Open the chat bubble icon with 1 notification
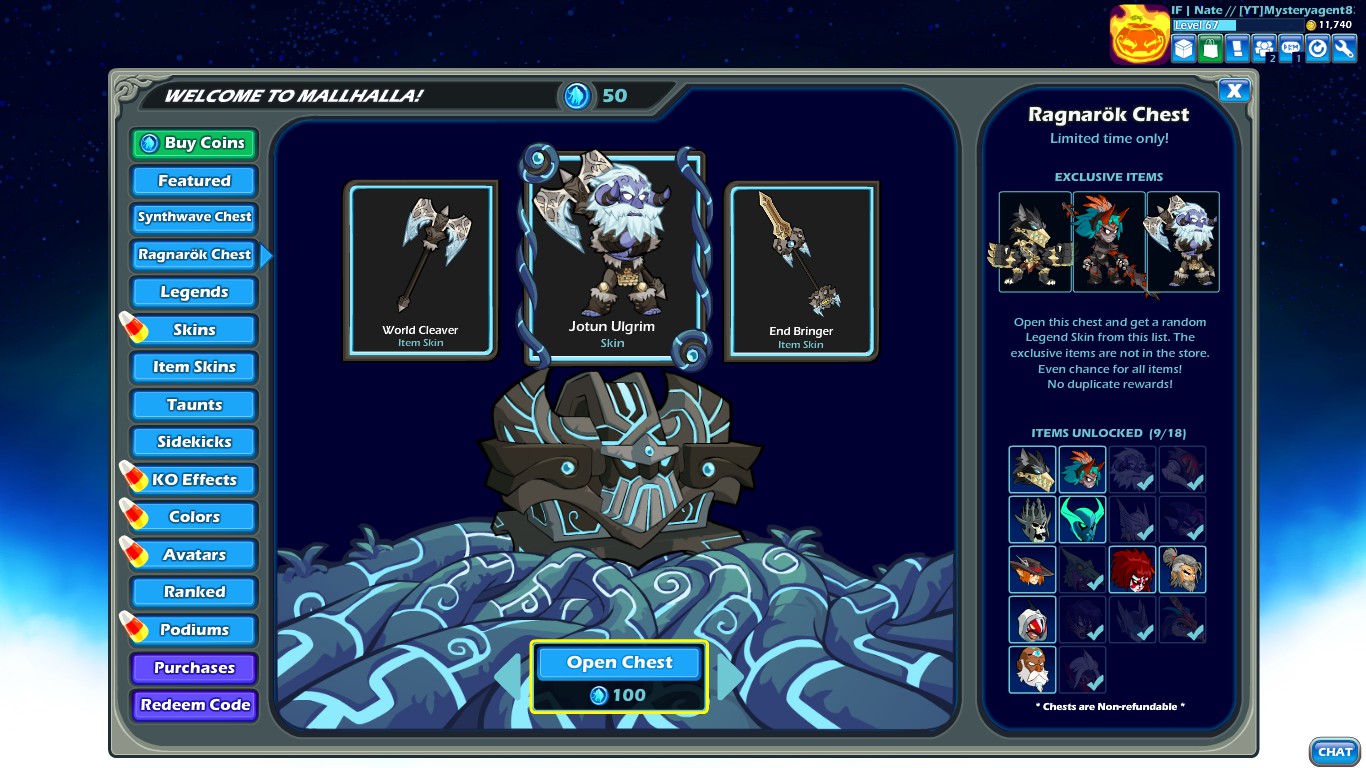Image resolution: width=1366 pixels, height=768 pixels. (x=1290, y=47)
